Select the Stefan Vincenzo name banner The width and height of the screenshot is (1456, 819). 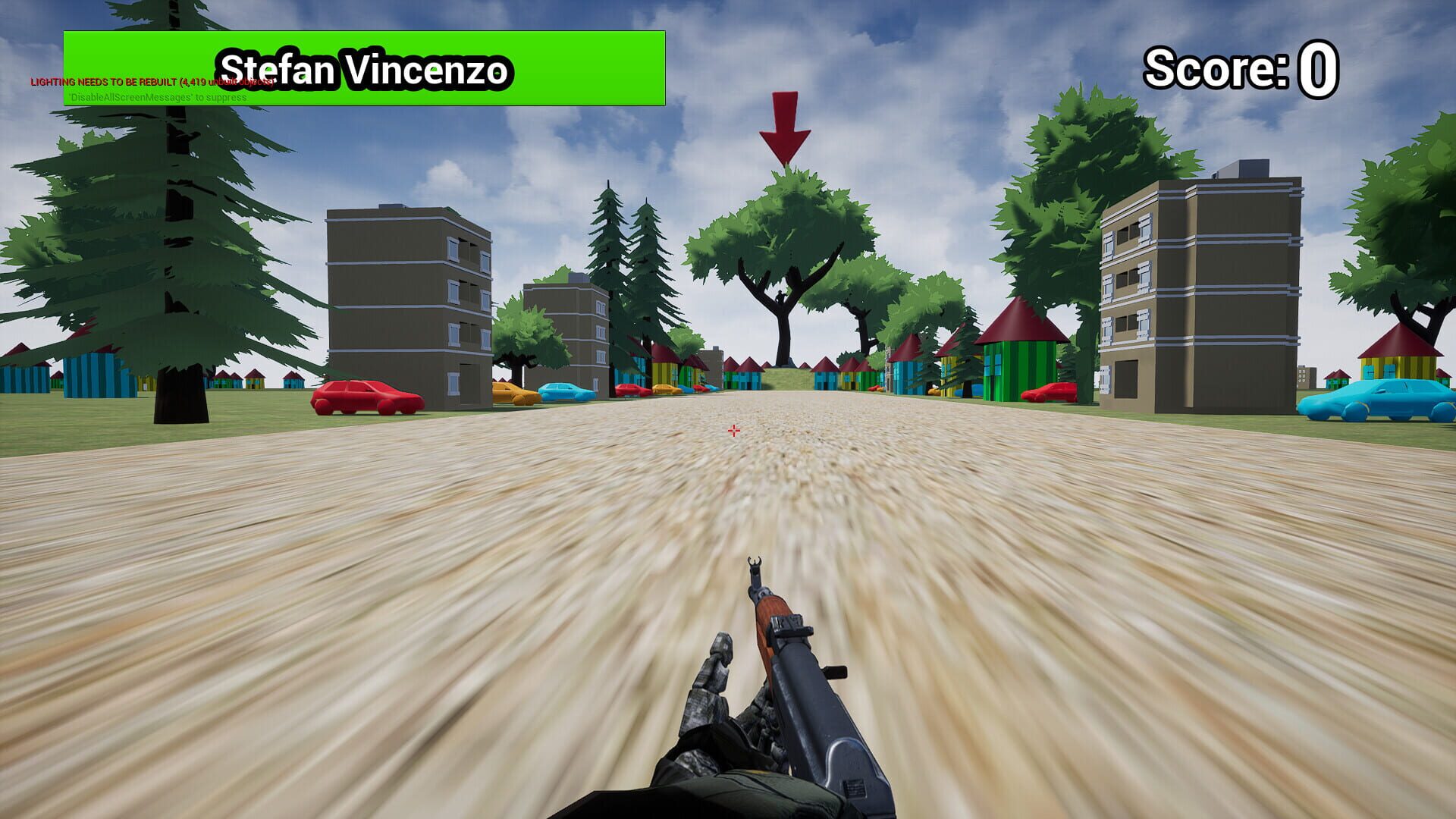(366, 70)
